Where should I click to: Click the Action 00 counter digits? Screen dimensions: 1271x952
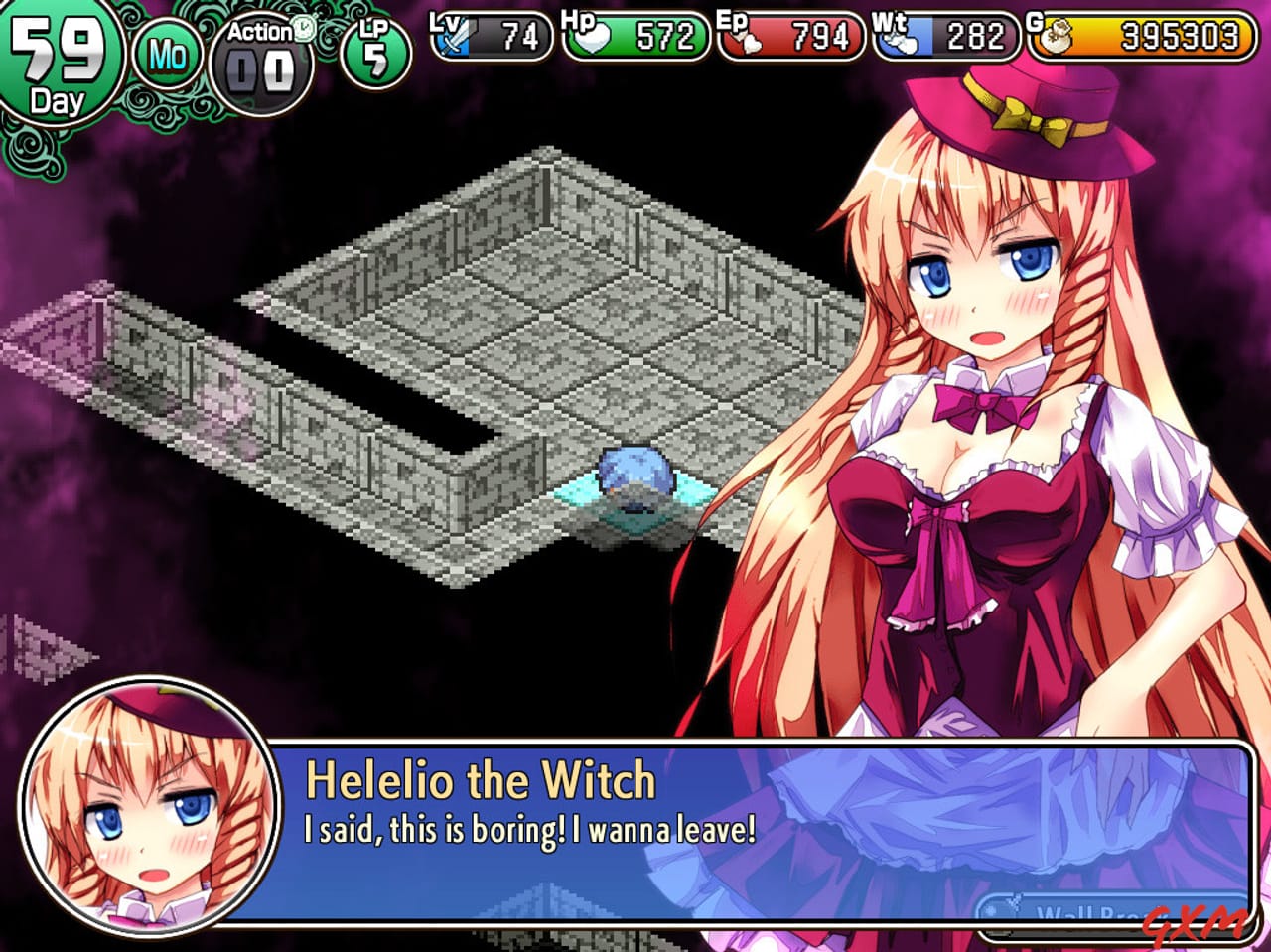pyautogui.click(x=260, y=69)
